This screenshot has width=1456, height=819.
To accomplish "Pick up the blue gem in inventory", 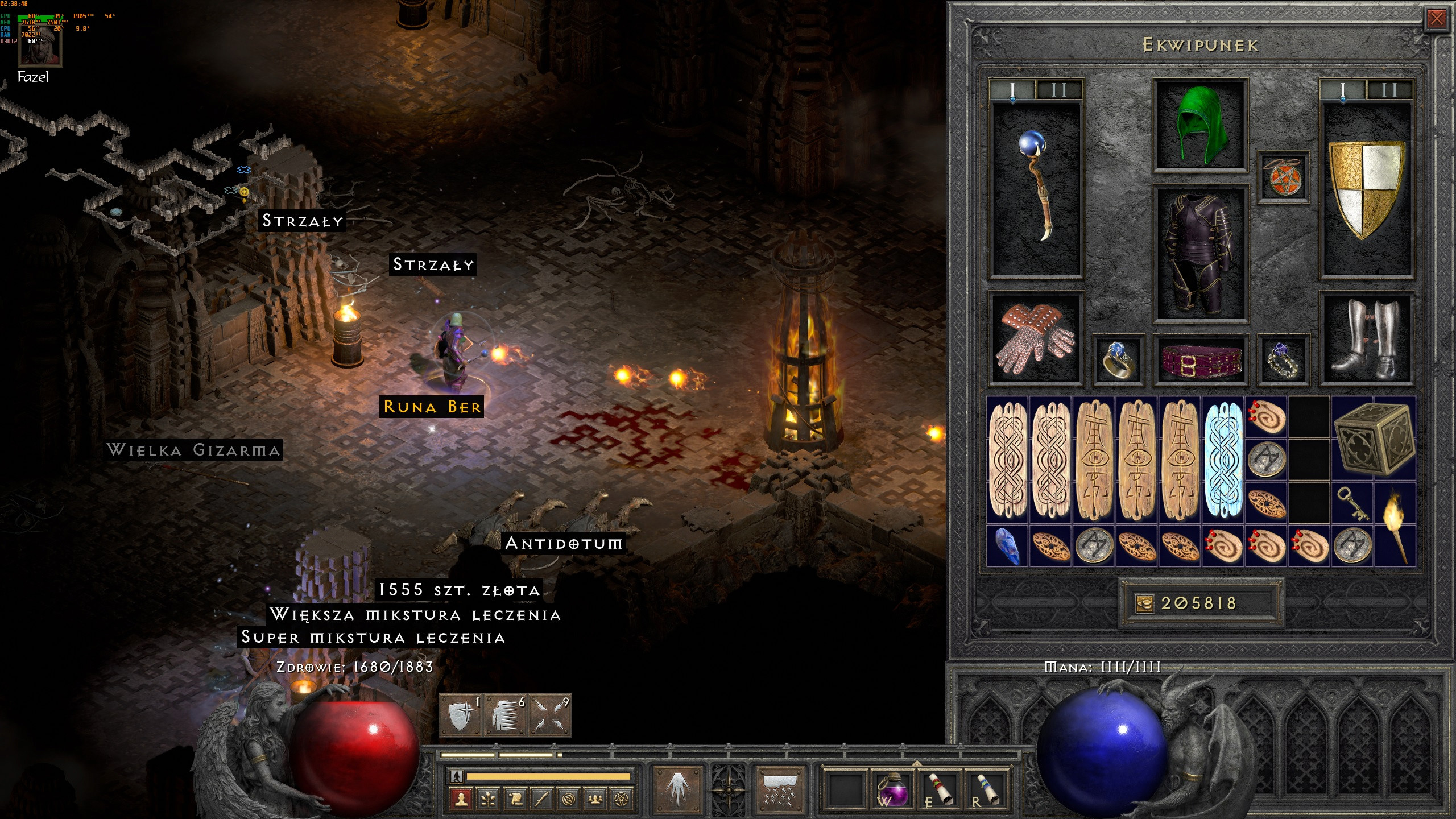I will click(x=1007, y=546).
